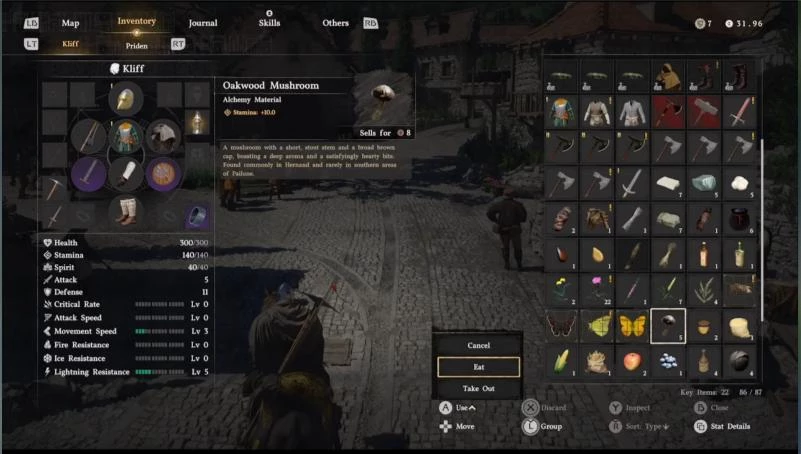Go to the Skills tab
This screenshot has width=801, height=454.
[x=269, y=23]
